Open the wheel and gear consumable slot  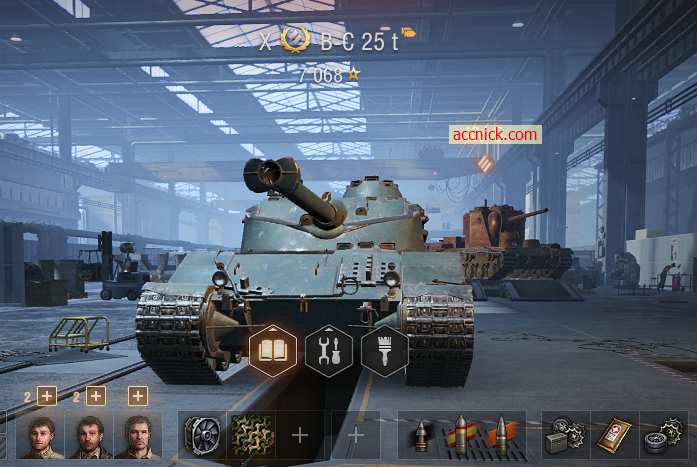click(662, 437)
